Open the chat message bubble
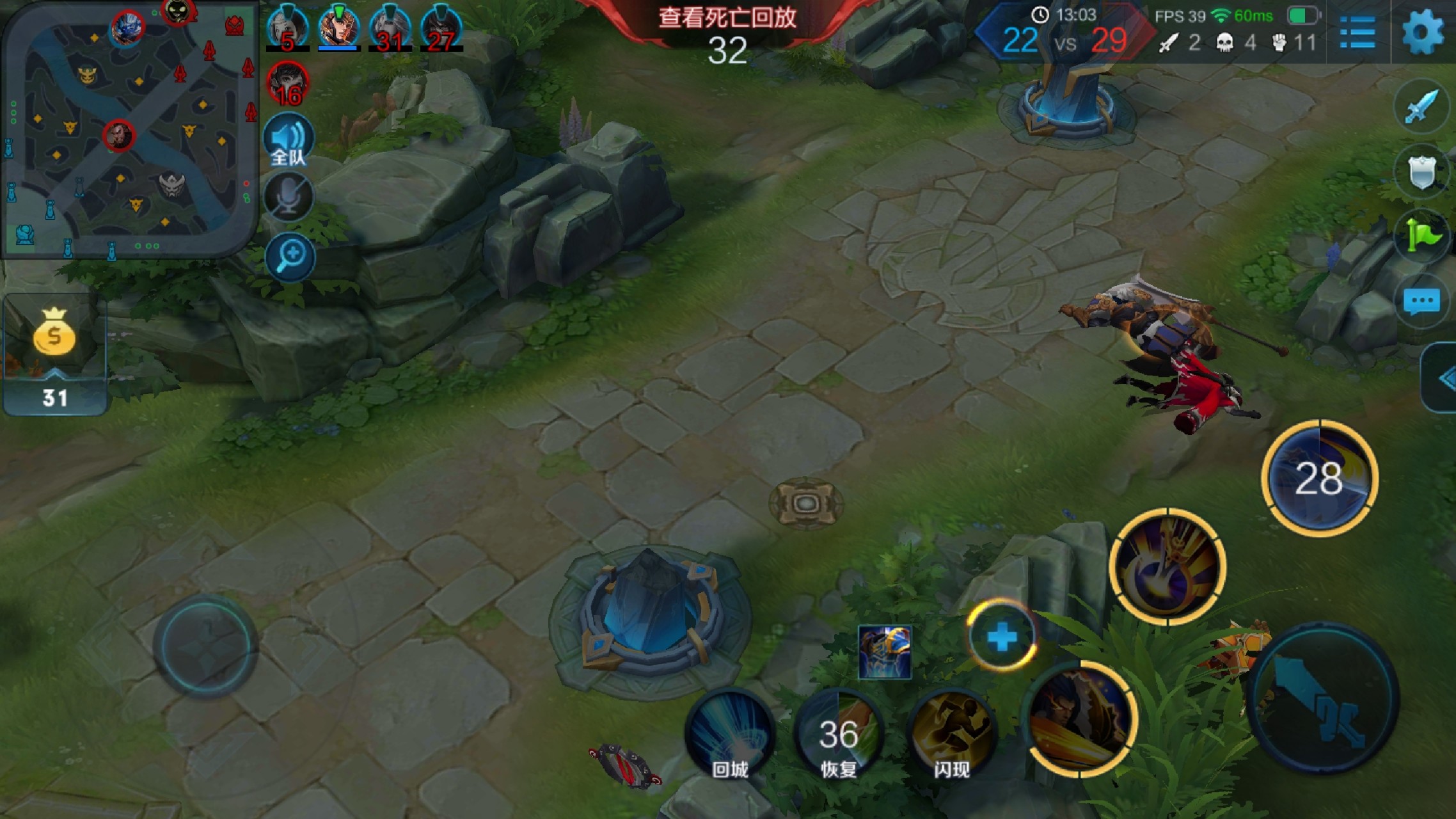This screenshot has width=1456, height=819. pyautogui.click(x=1421, y=301)
